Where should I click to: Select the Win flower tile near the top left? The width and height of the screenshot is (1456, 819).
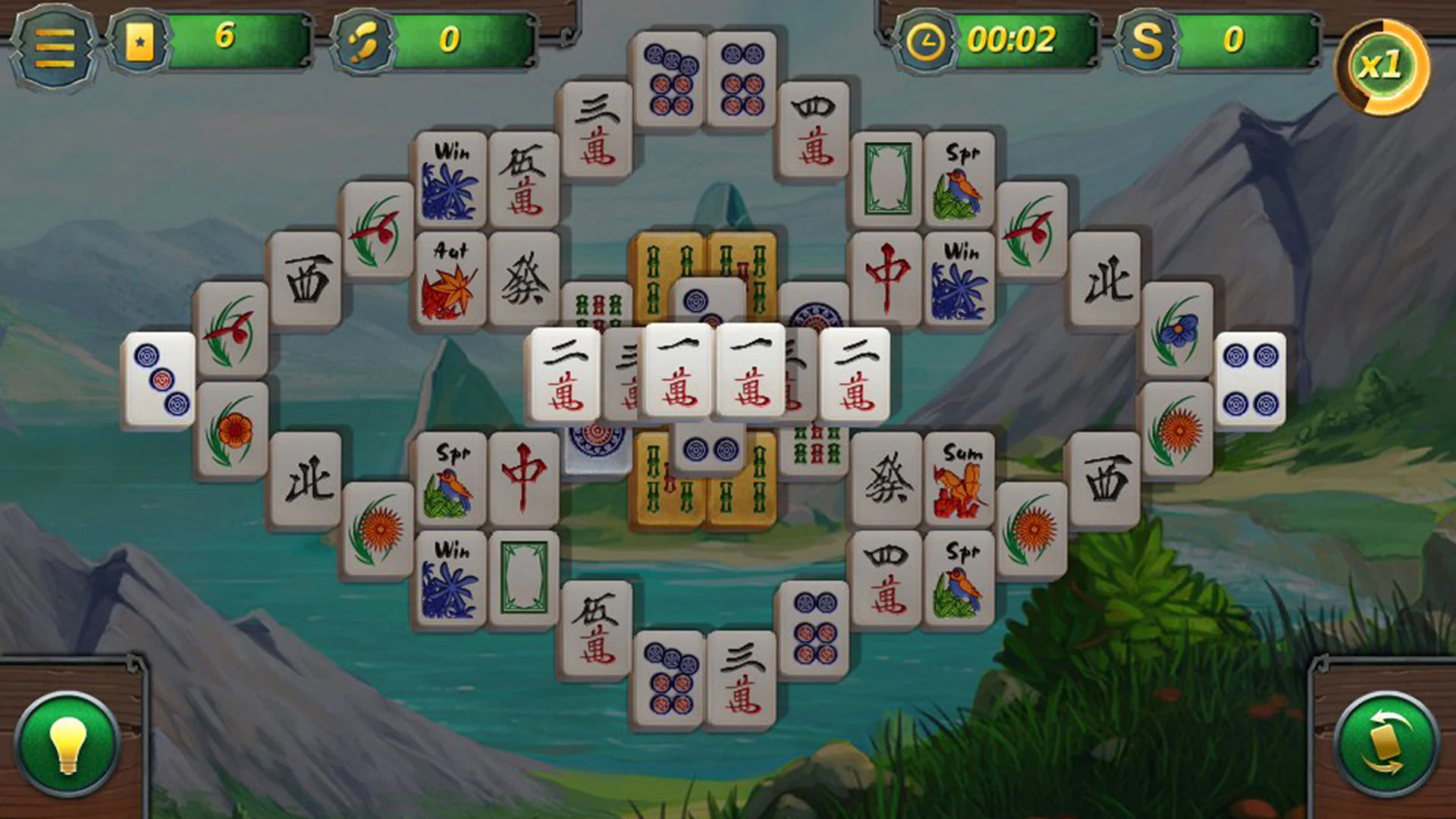451,178
